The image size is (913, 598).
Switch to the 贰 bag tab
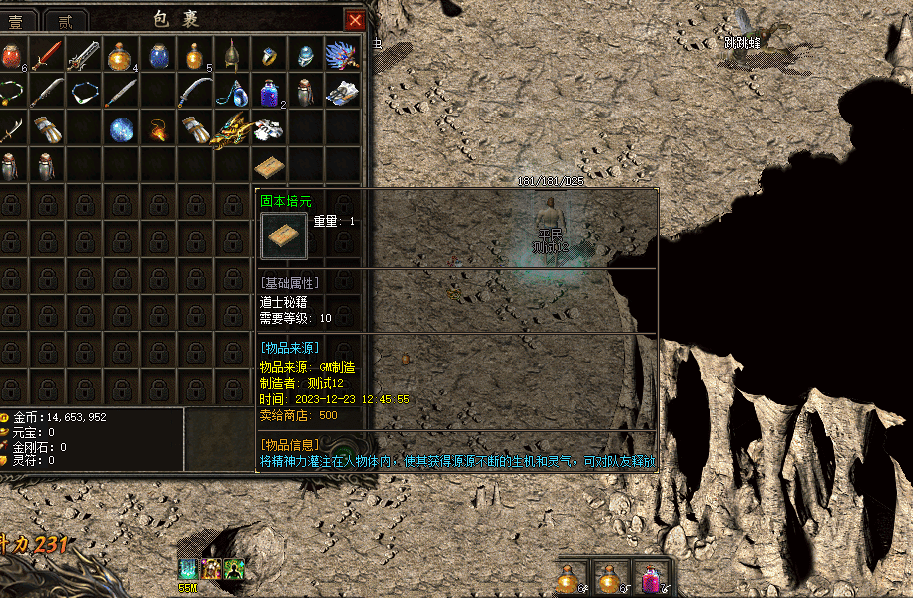coord(66,20)
